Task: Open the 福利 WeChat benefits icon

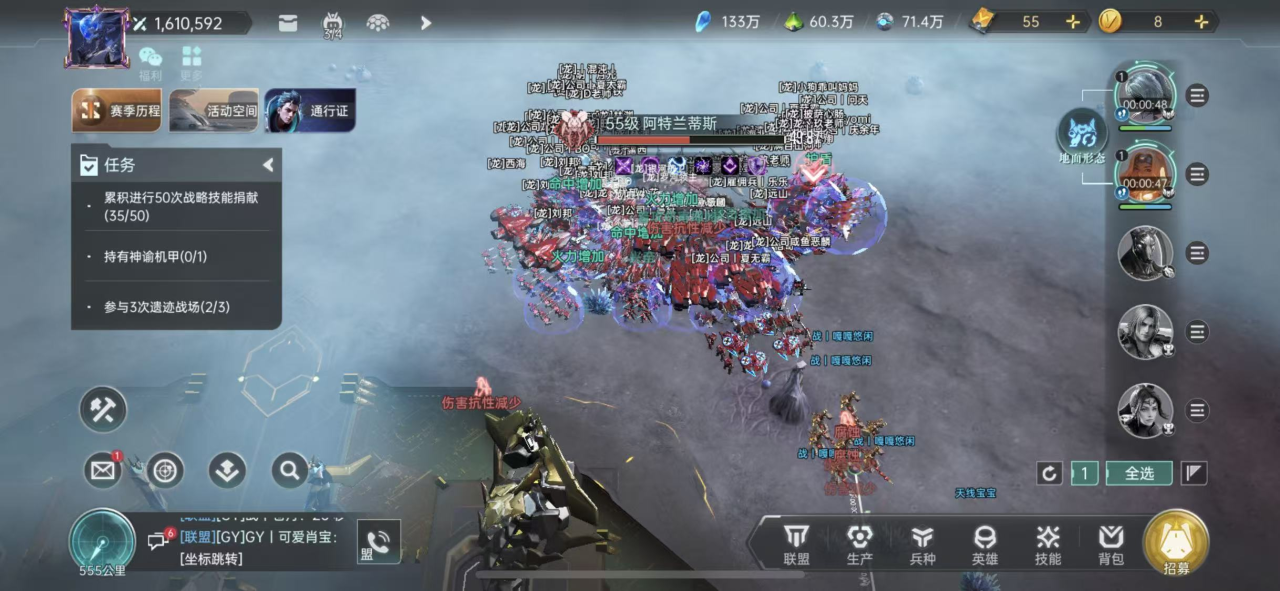Action: click(x=151, y=62)
